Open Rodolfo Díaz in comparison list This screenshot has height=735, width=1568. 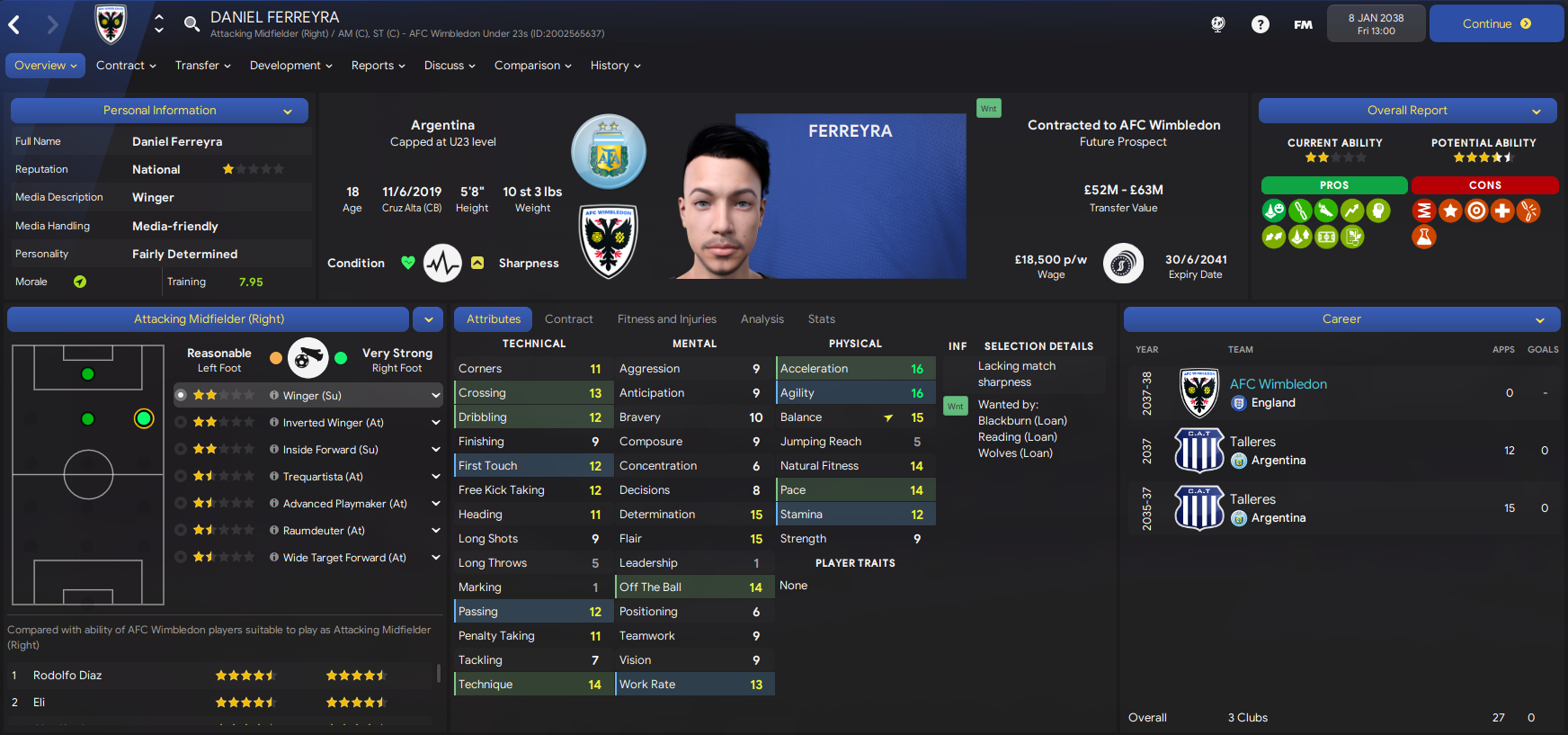click(67, 676)
